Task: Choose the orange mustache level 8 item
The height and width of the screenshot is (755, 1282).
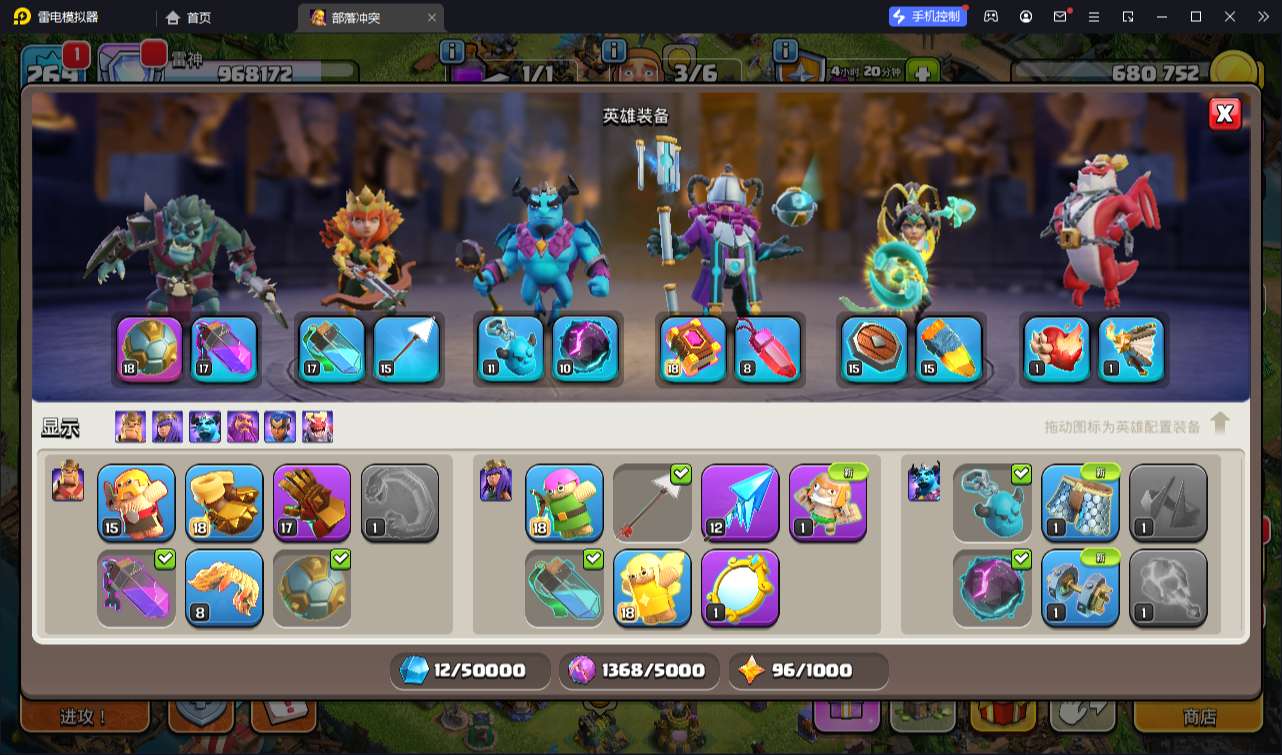Action: point(224,587)
